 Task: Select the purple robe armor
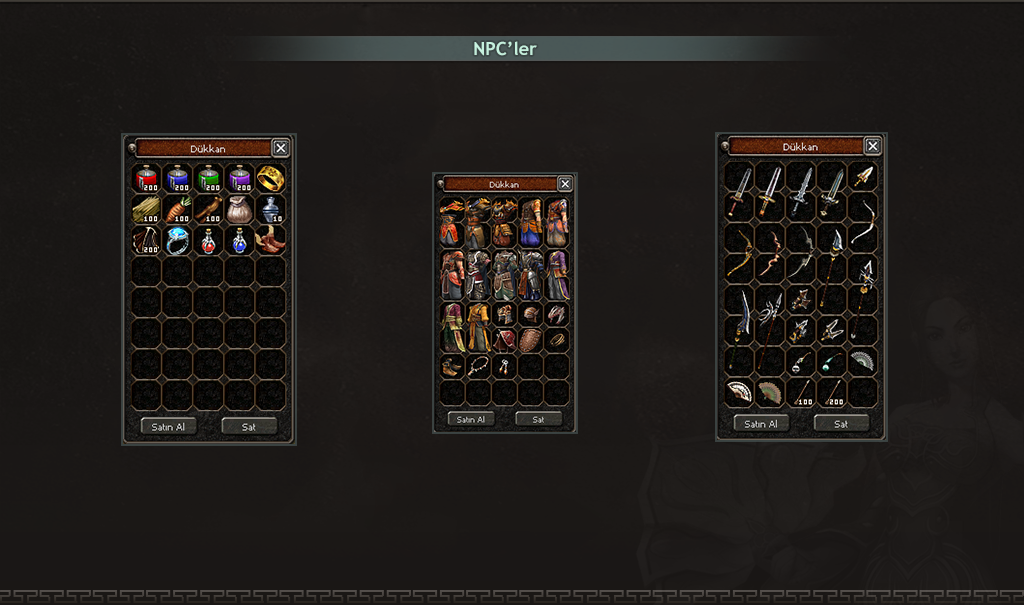tap(557, 274)
